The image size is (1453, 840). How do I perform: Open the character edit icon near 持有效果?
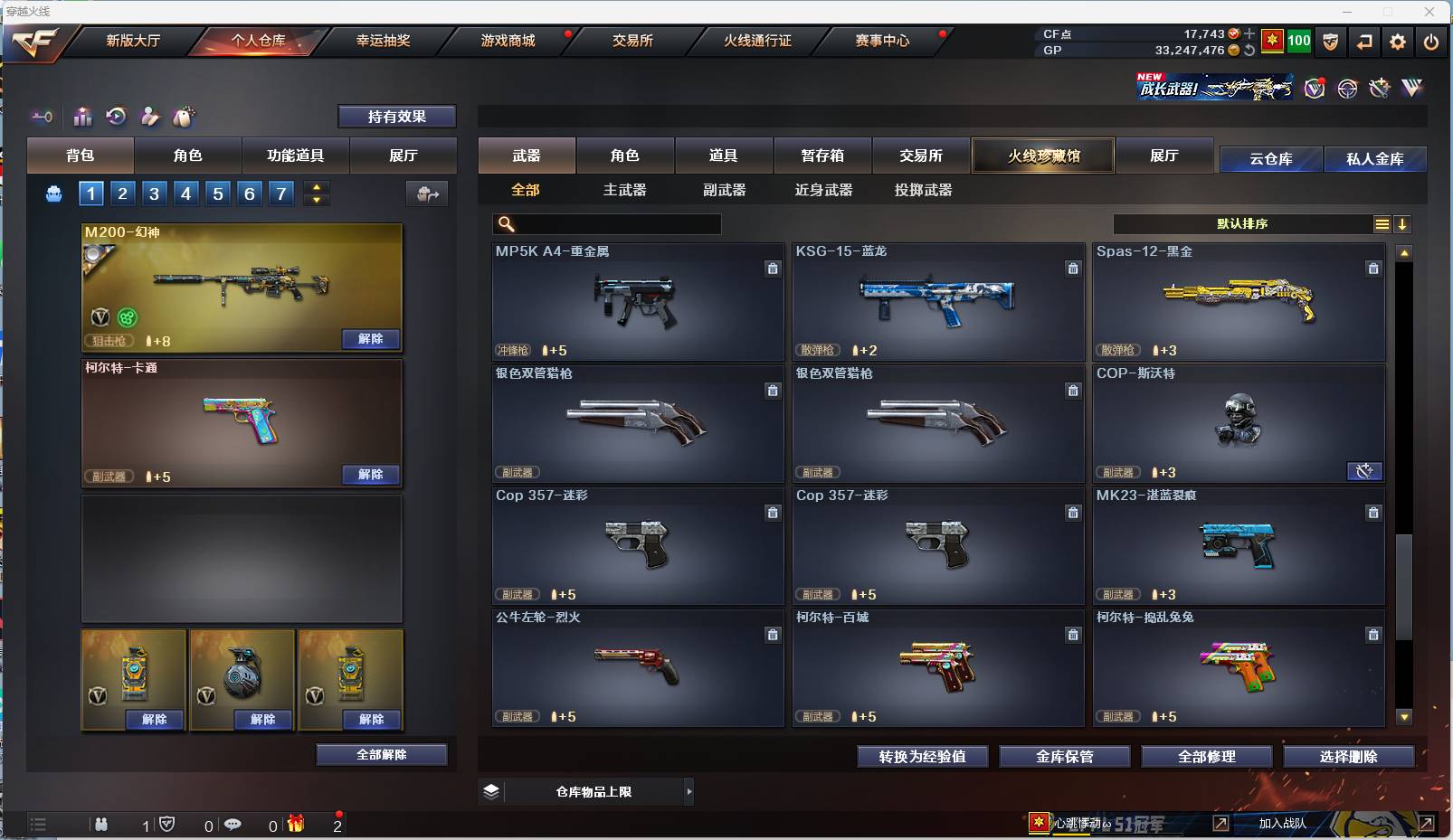(150, 117)
